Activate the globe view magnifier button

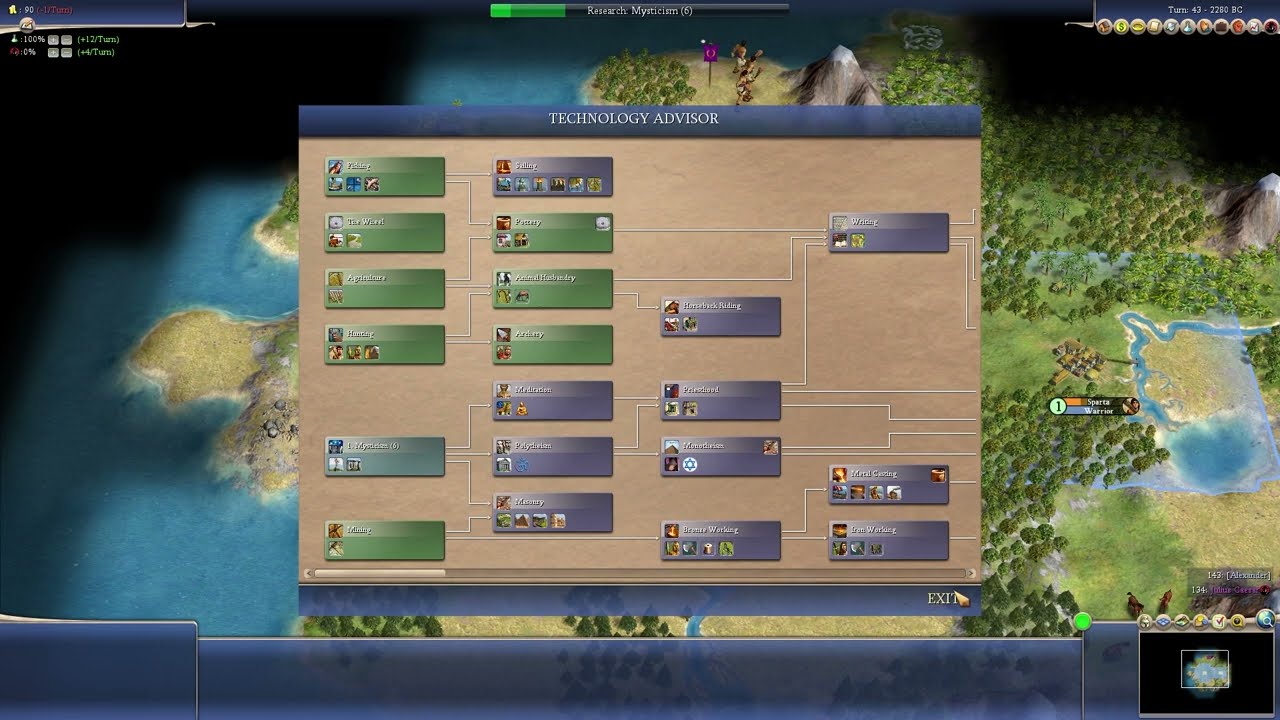[1266, 621]
